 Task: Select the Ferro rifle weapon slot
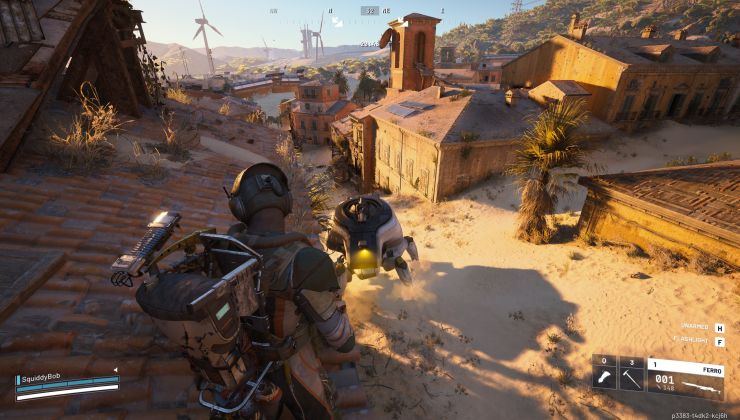(x=685, y=379)
